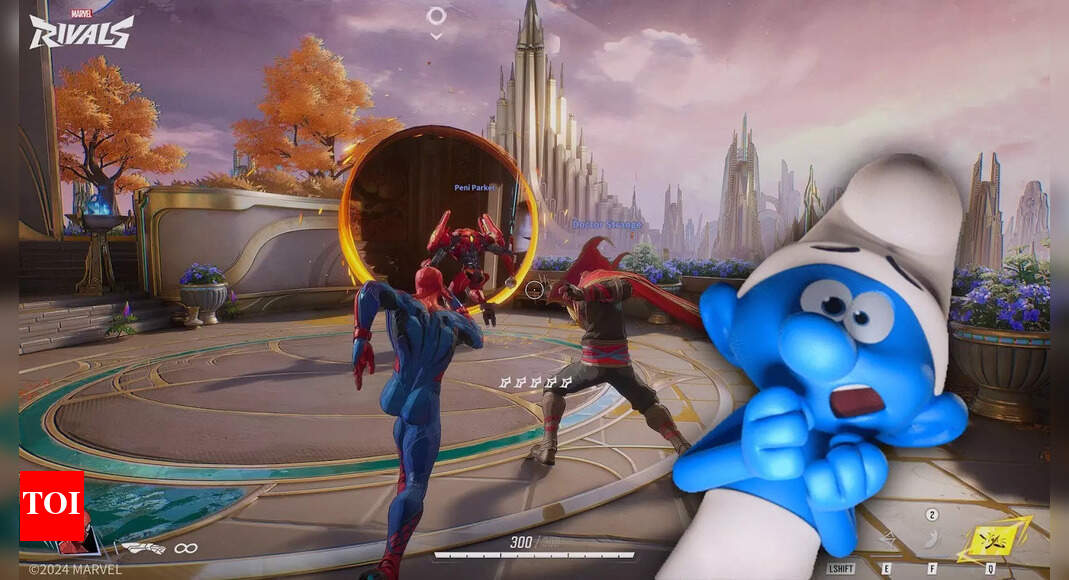Click the Marvel Rivals logo
The width and height of the screenshot is (1069, 580).
pyautogui.click(x=80, y=30)
